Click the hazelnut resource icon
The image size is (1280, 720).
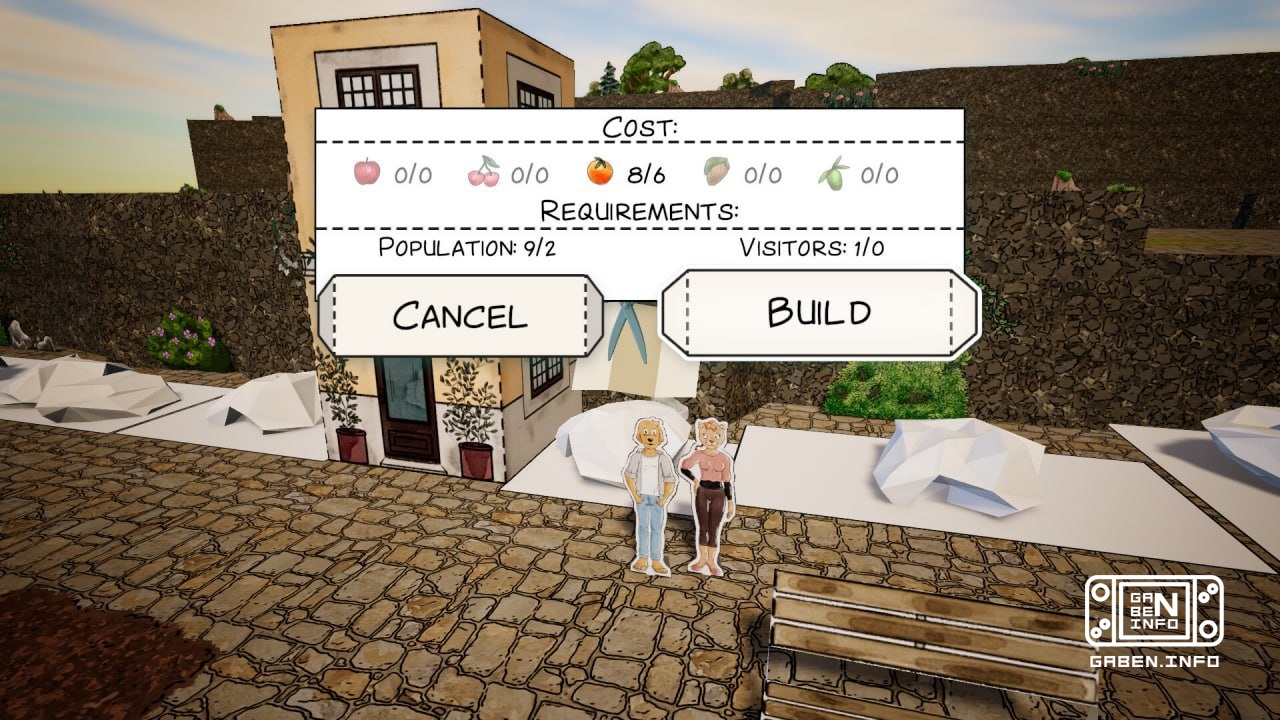(x=716, y=172)
